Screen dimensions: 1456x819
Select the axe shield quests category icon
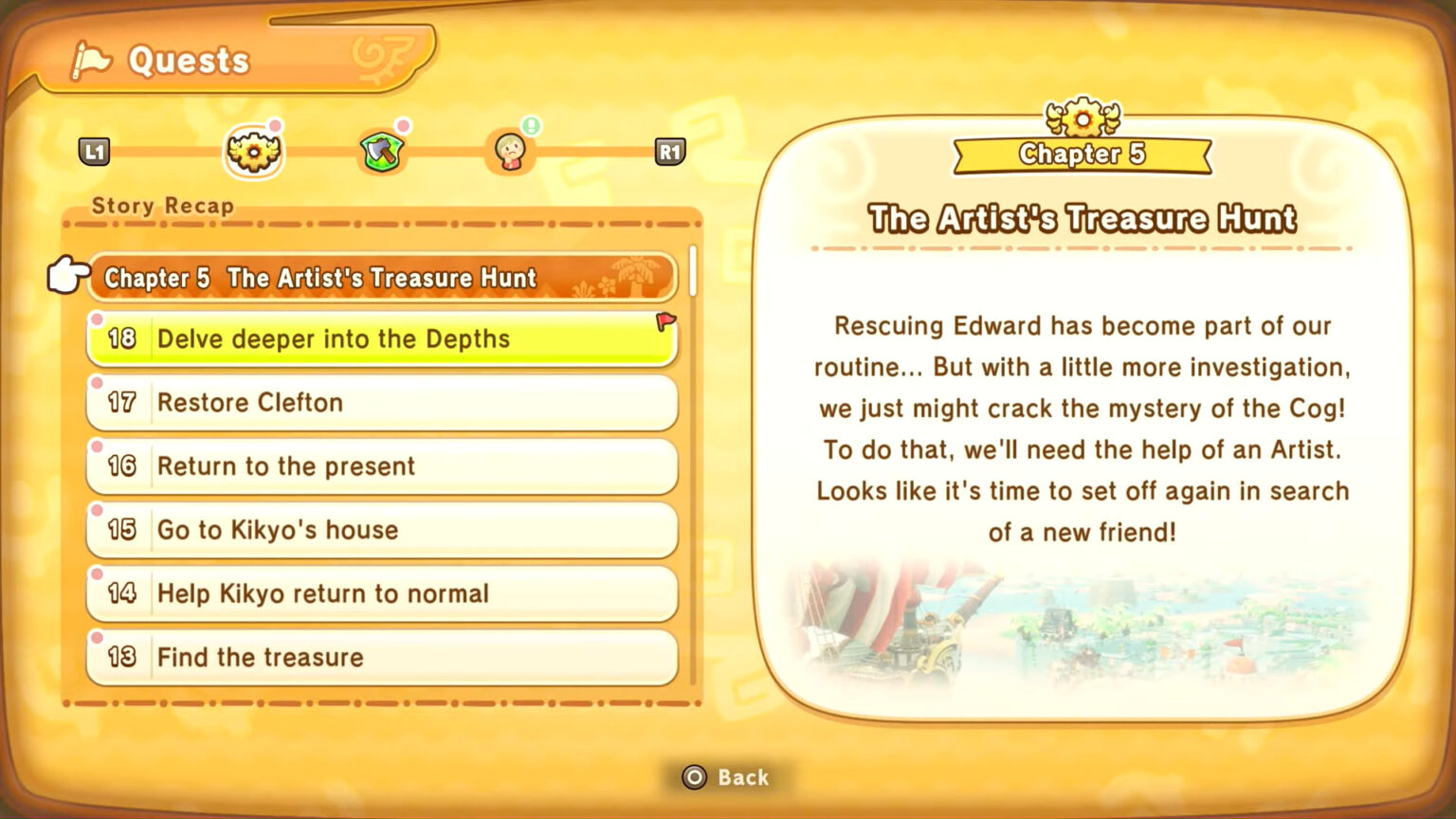click(x=382, y=152)
